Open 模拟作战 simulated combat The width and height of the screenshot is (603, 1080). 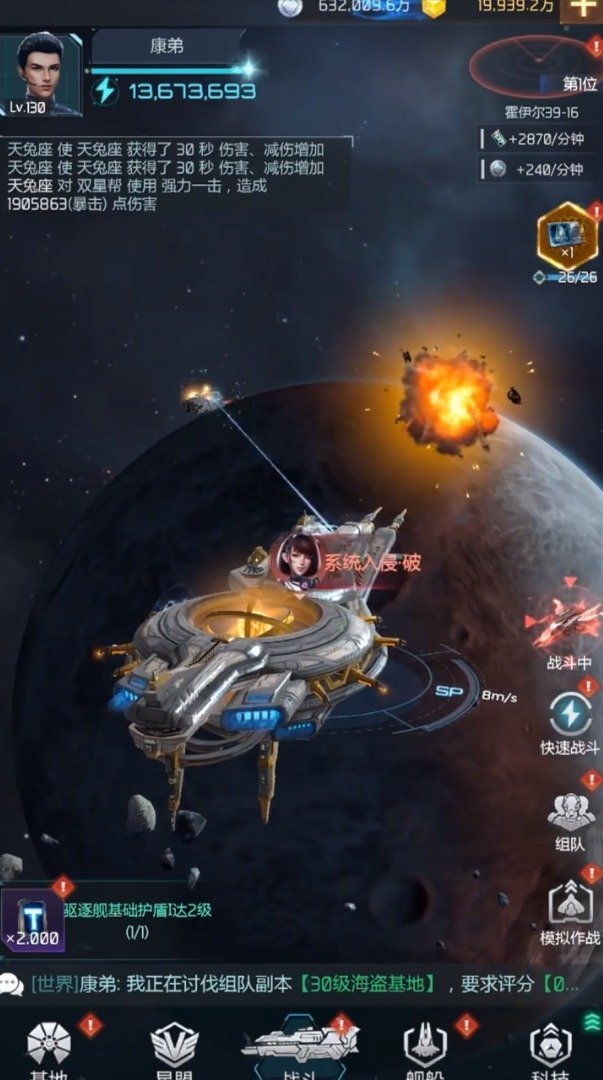tap(571, 912)
